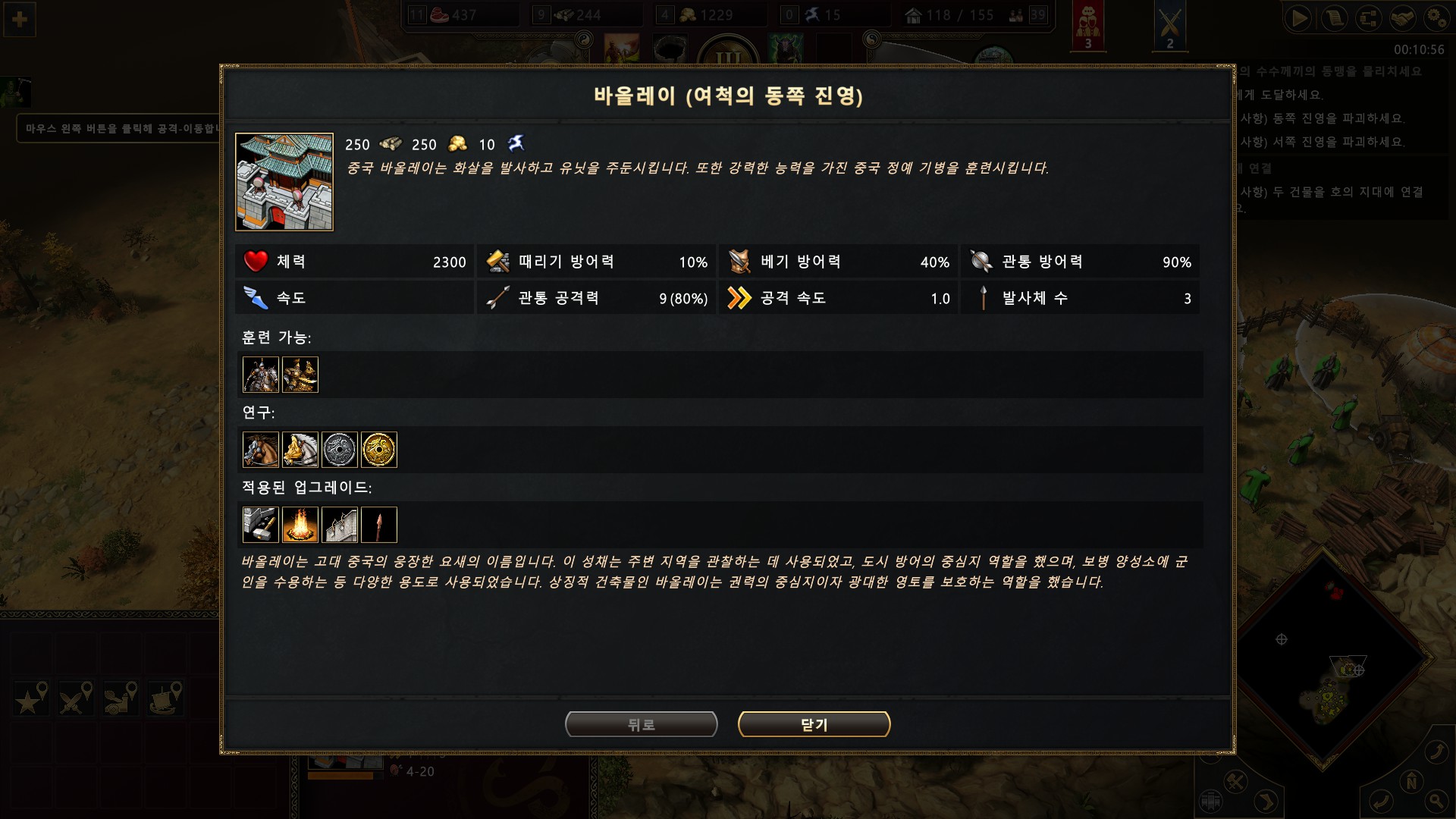Open the objectives scroll button
This screenshot has width=1456, height=819.
point(1334,18)
